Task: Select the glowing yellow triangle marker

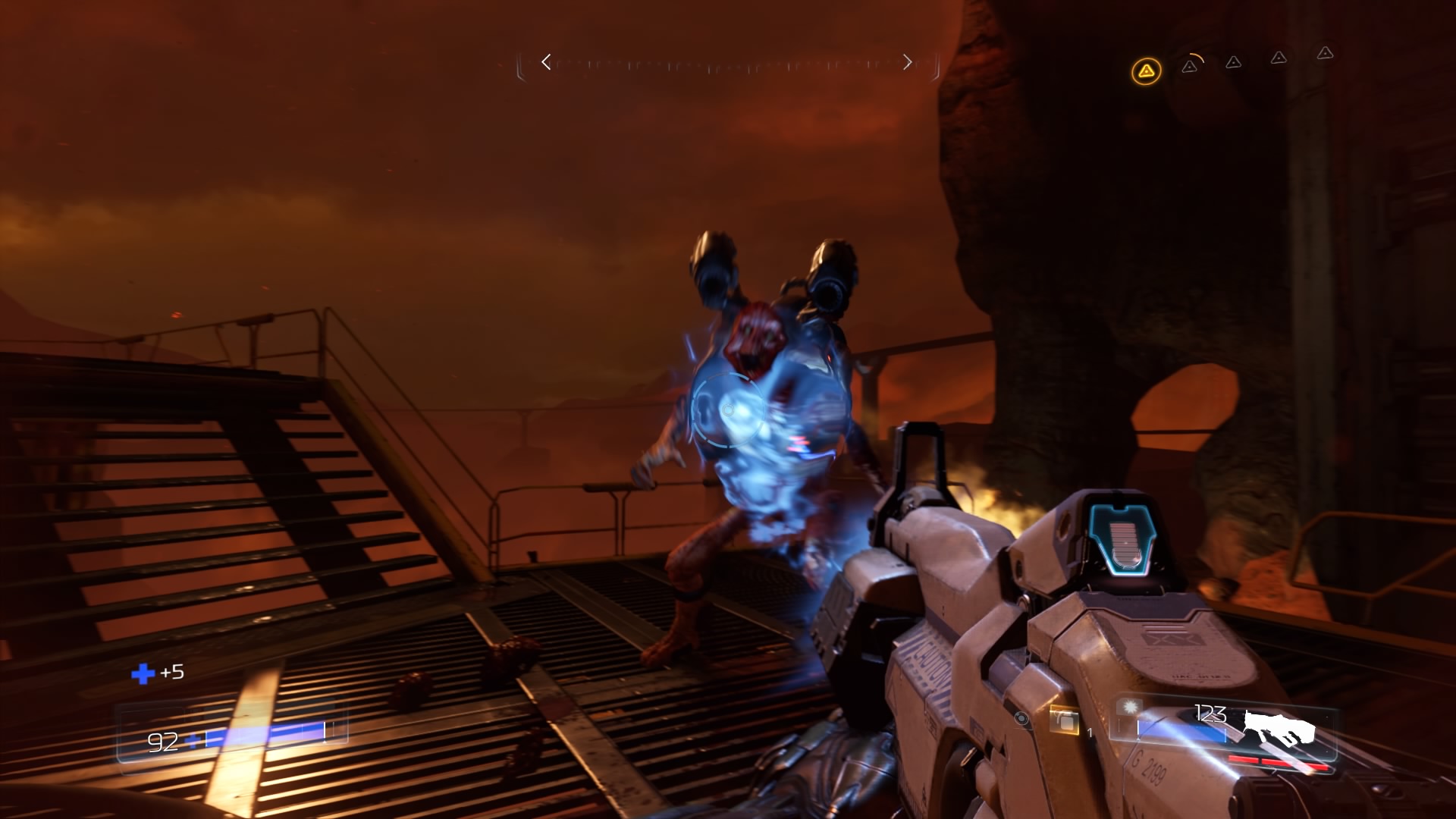Action: (x=1146, y=72)
